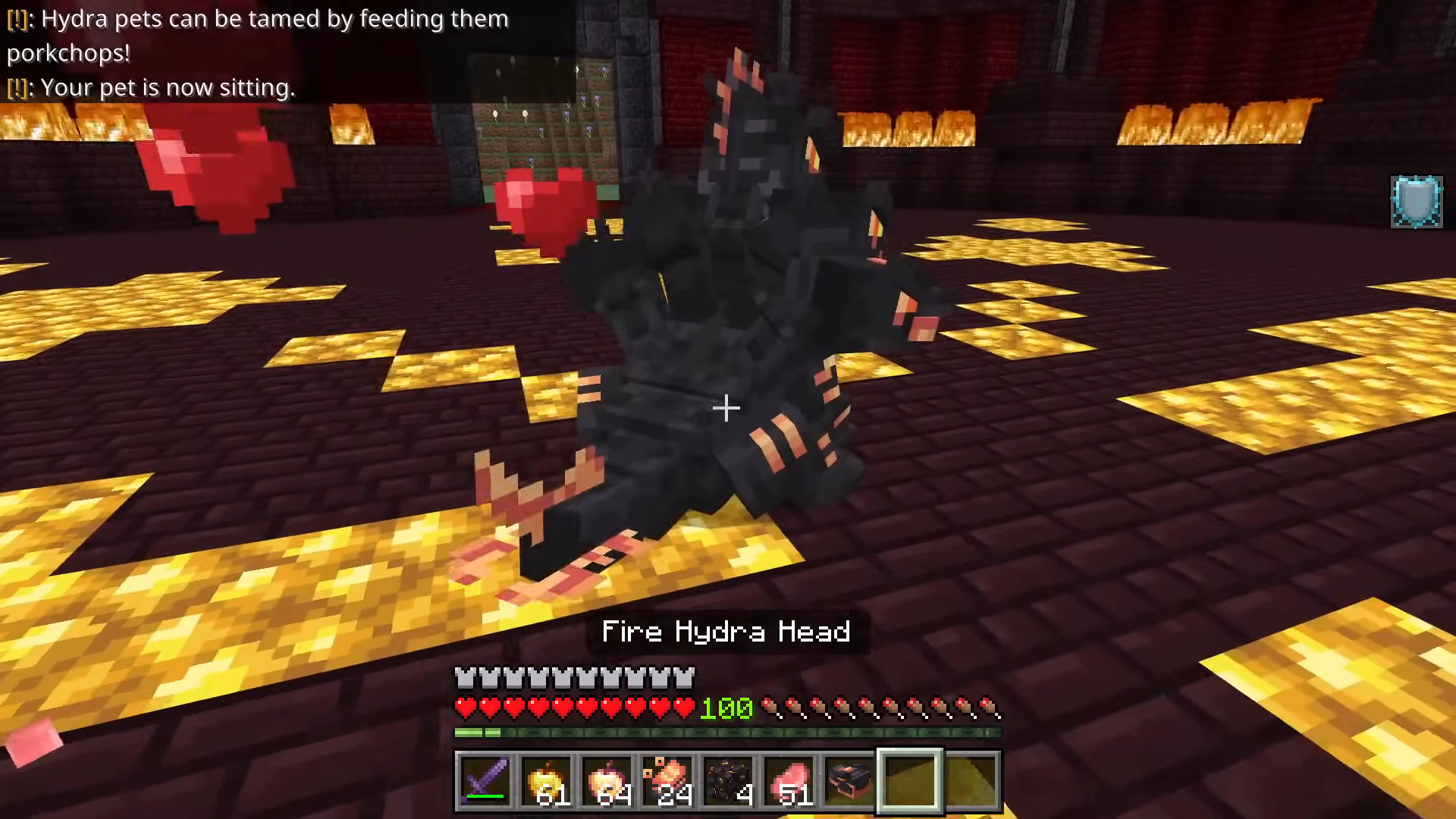Select the golden apple stack of 61

[x=547, y=781]
